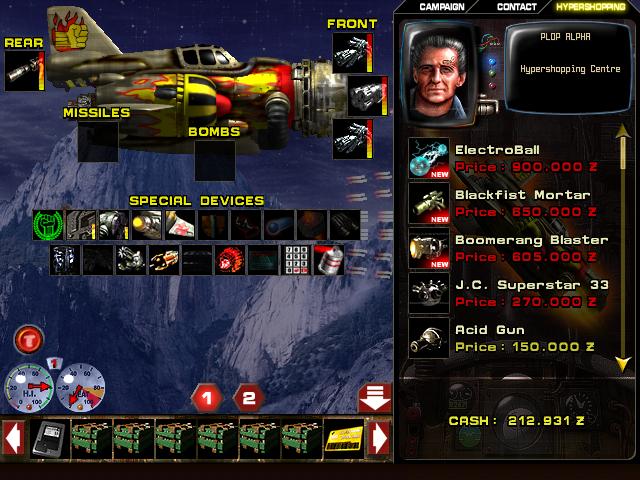Switch to the Campaign tab
Image resolution: width=640 pixels, height=480 pixels.
[x=443, y=7]
